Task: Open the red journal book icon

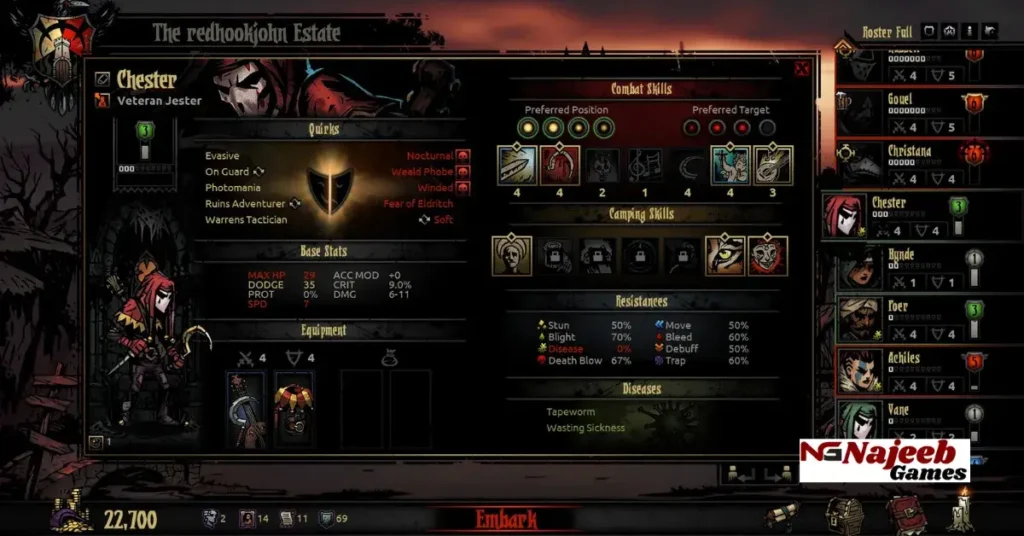Action: [x=903, y=513]
